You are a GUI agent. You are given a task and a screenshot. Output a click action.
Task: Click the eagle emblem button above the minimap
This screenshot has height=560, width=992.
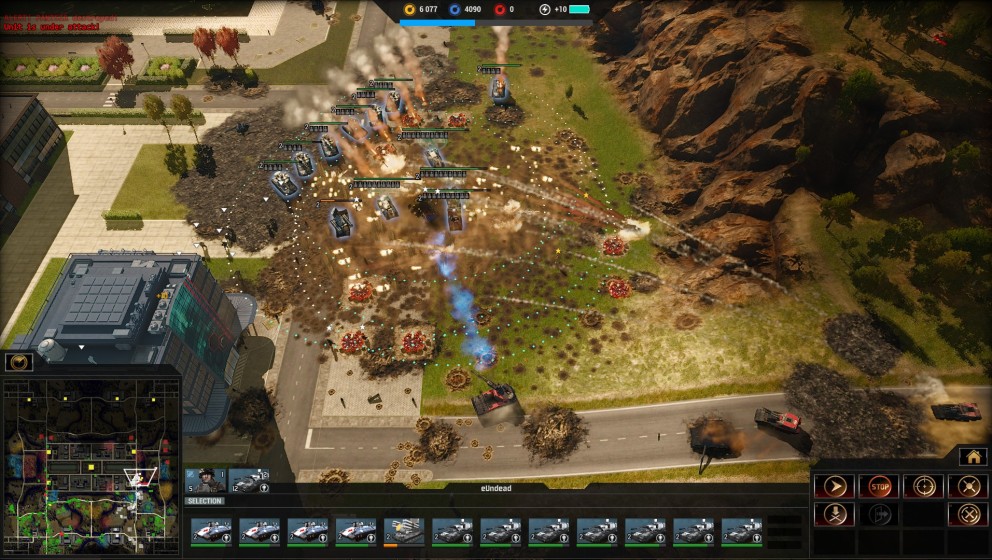coord(19,362)
